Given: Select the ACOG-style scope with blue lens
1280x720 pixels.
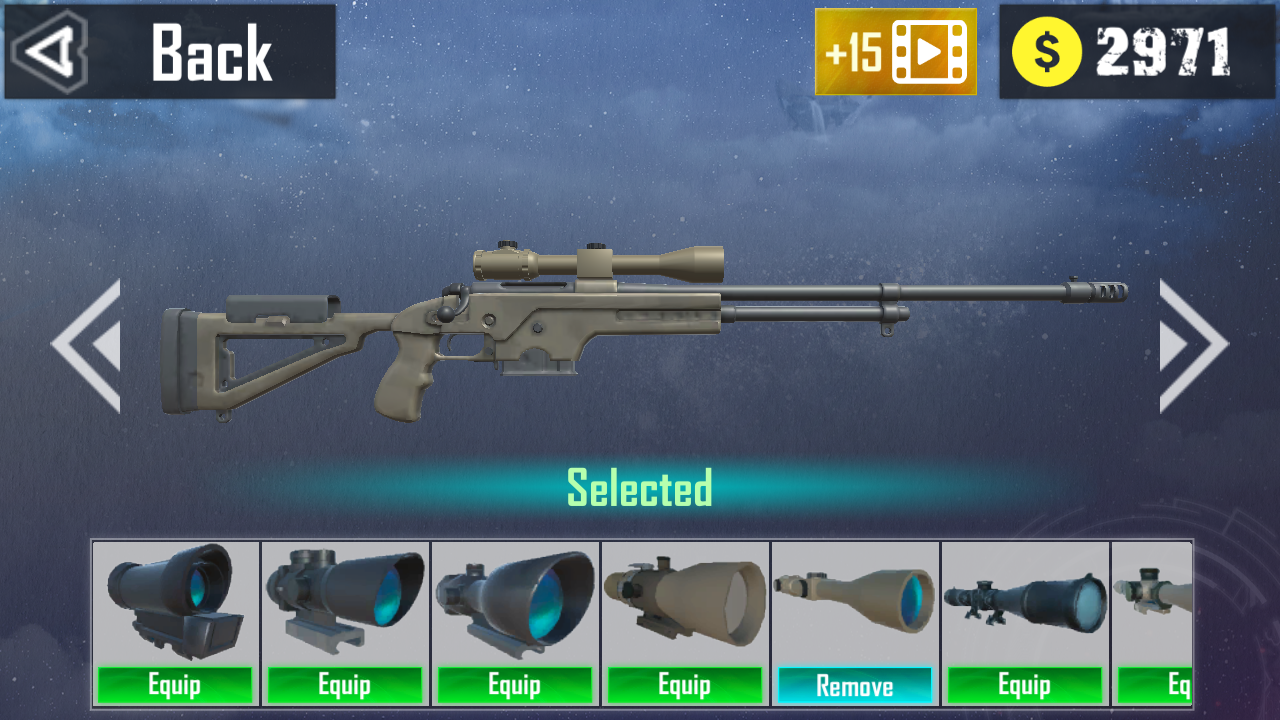Looking at the screenshot, I should click(x=345, y=600).
